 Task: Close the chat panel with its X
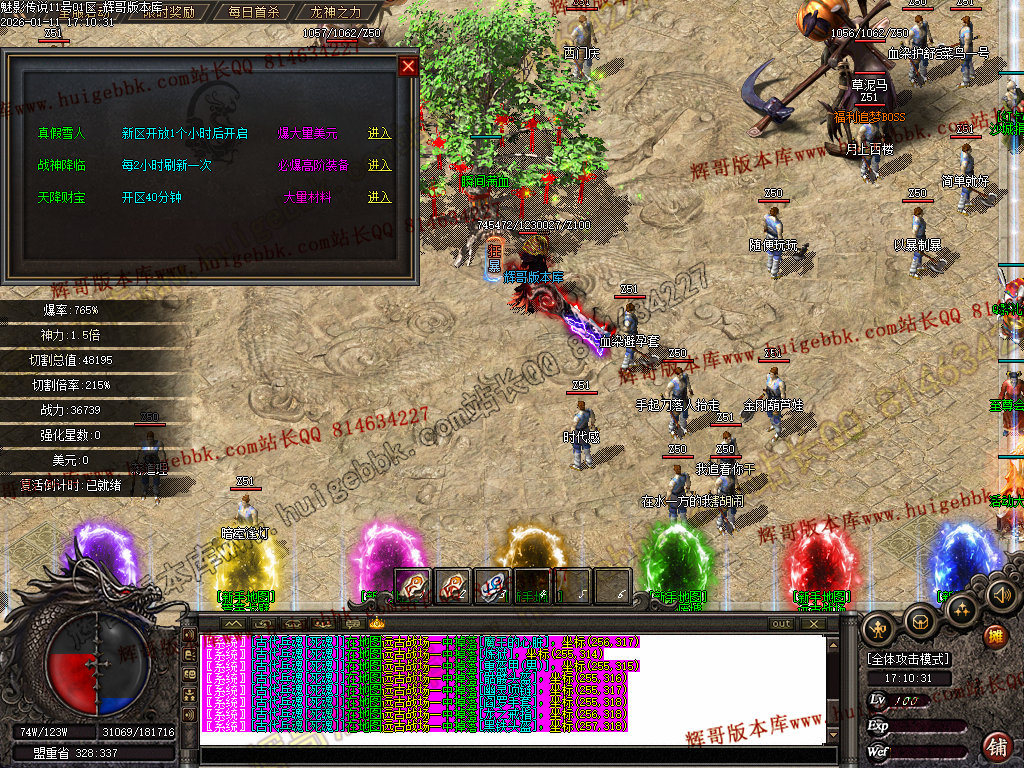pyautogui.click(x=815, y=623)
